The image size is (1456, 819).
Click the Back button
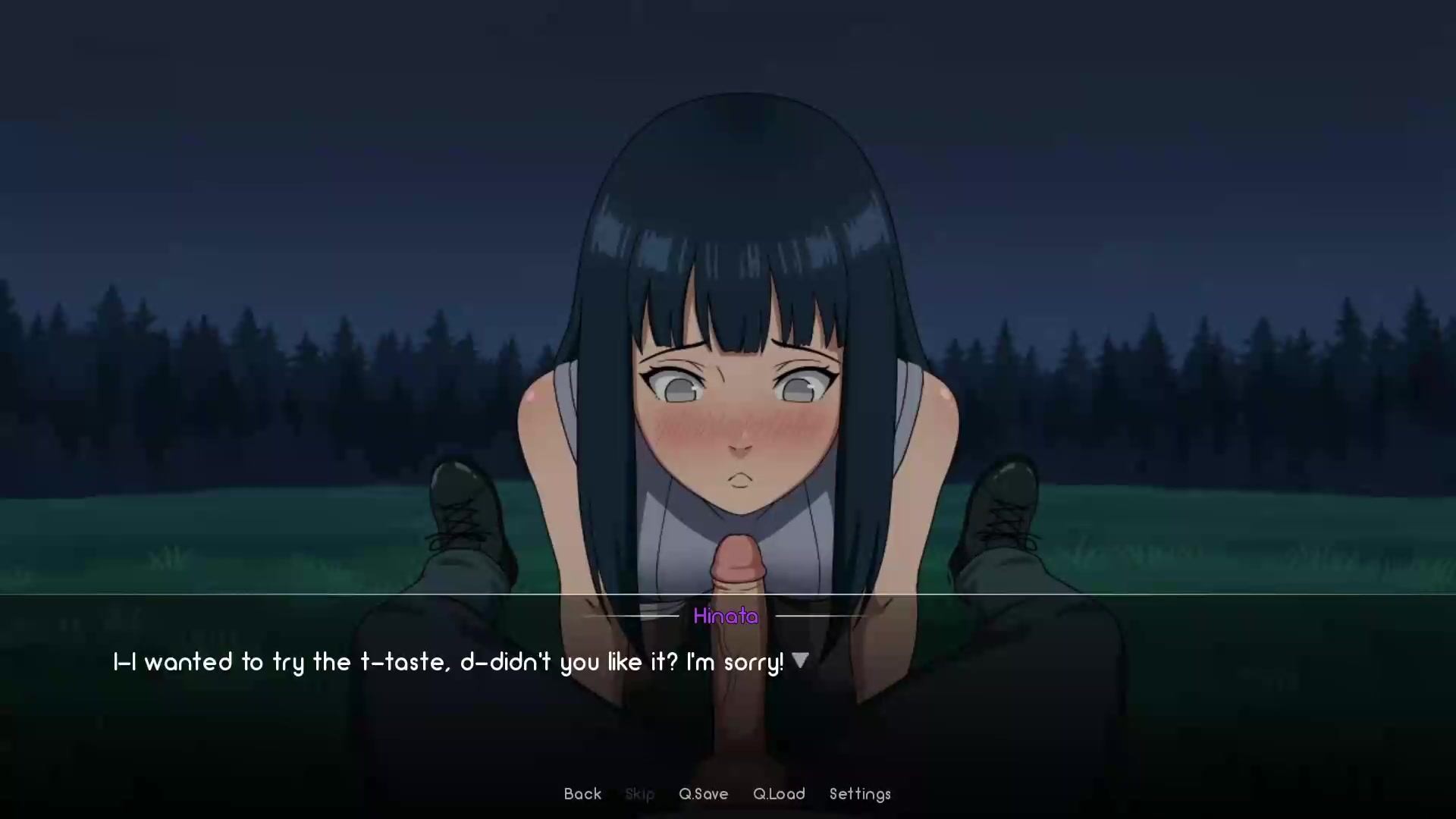582,794
